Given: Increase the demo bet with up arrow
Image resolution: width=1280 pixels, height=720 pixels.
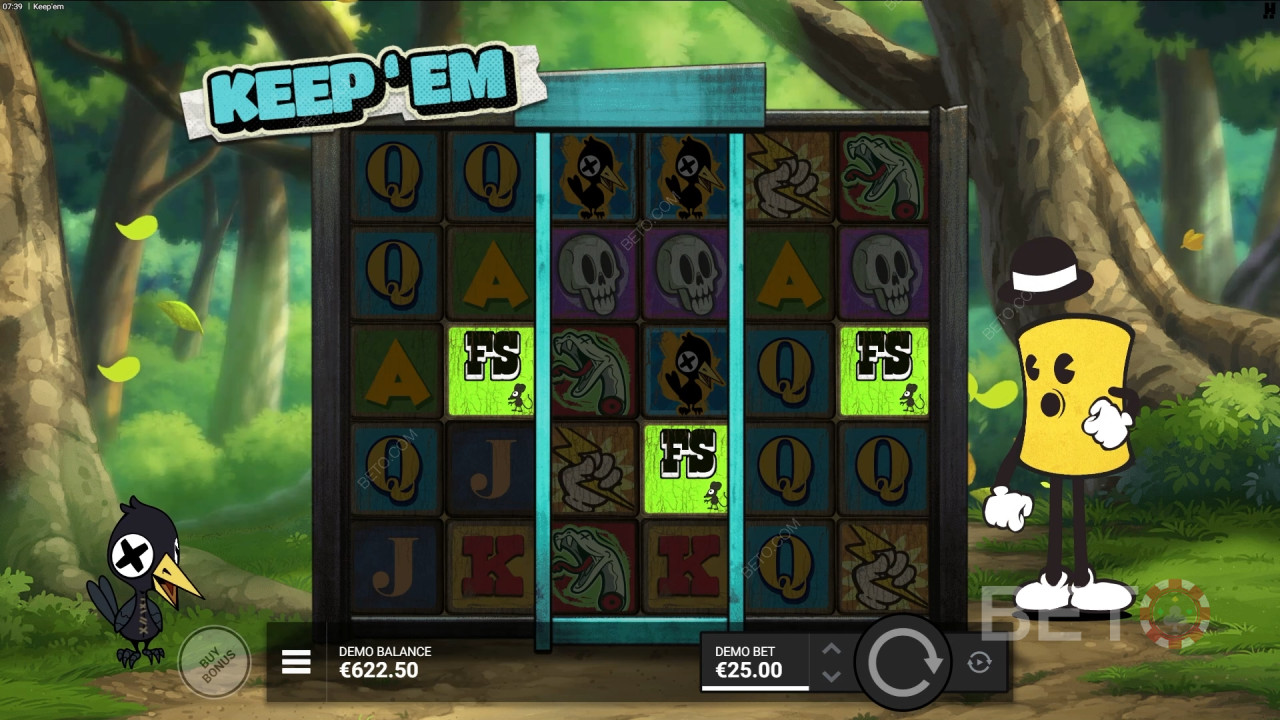Looking at the screenshot, I should coord(831,649).
